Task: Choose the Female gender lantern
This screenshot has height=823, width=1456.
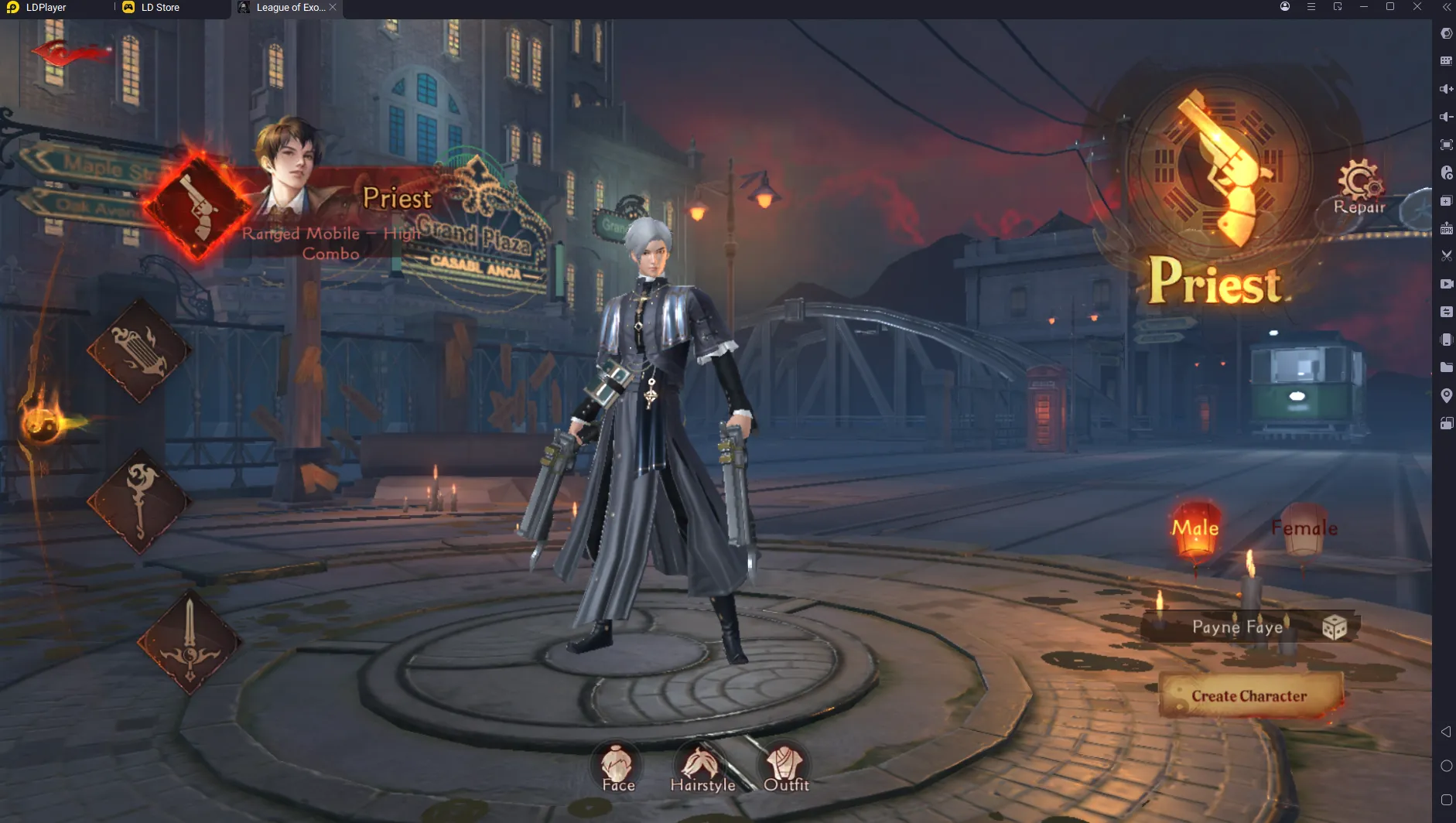Action: click(x=1304, y=528)
